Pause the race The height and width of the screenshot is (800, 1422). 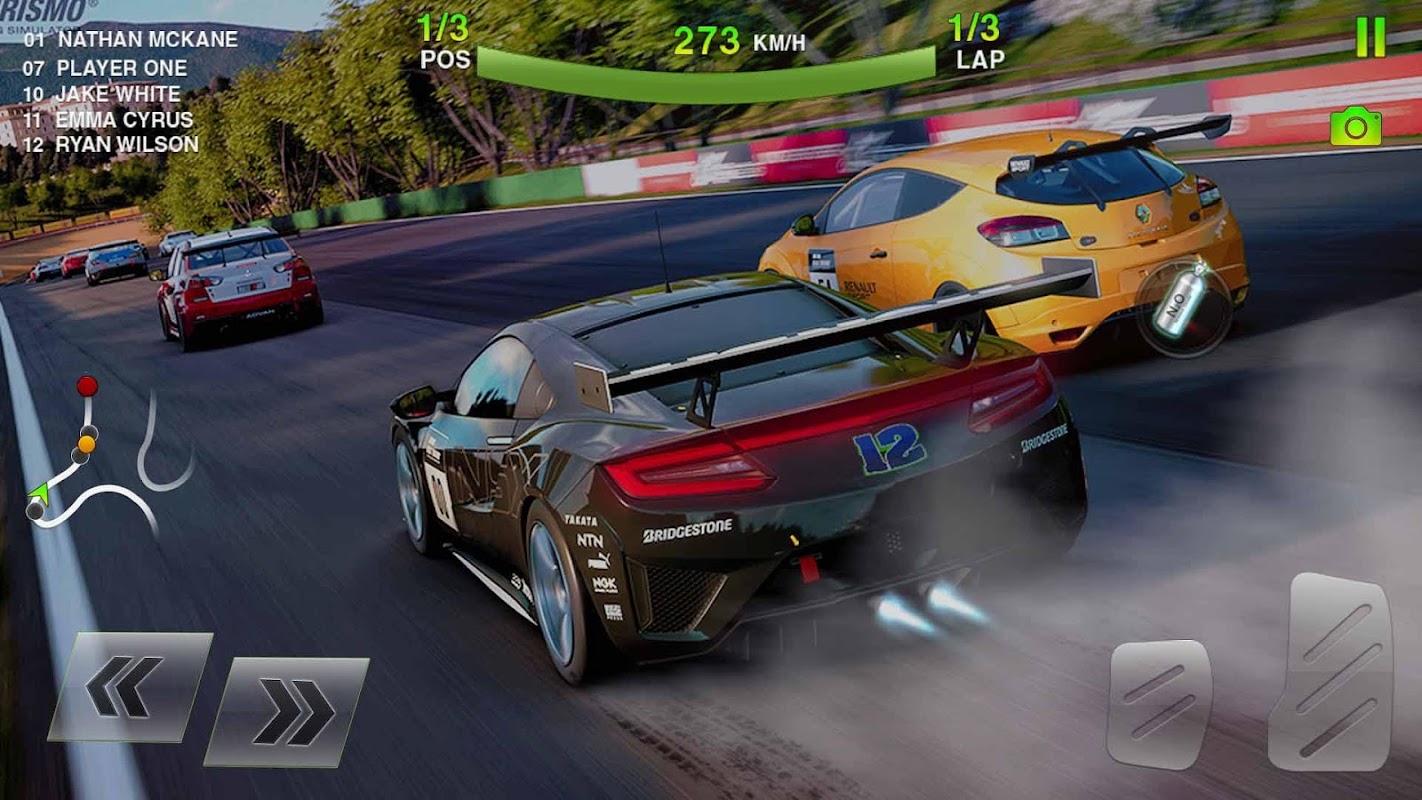1370,39
